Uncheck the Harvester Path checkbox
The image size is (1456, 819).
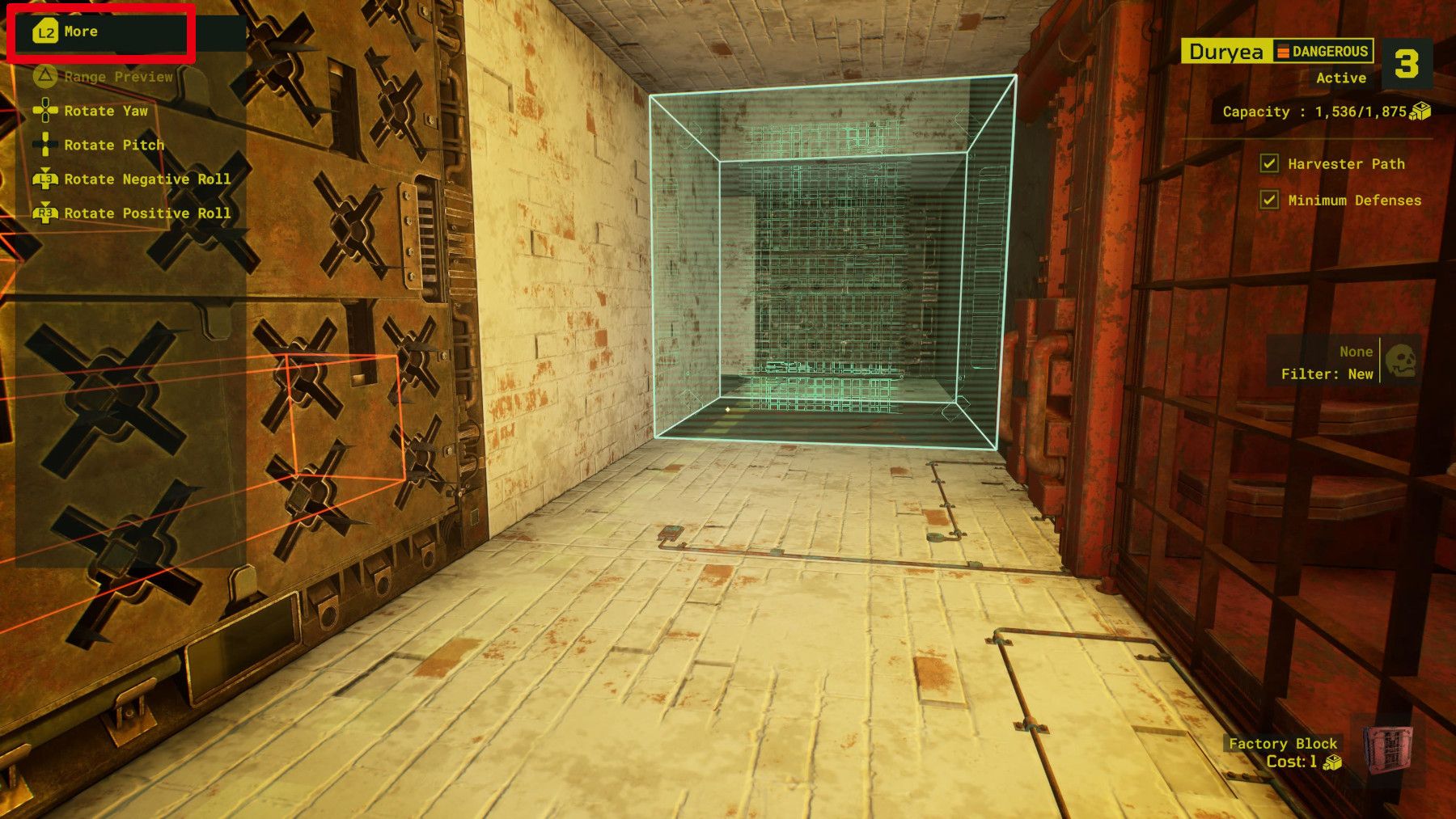tap(1271, 163)
